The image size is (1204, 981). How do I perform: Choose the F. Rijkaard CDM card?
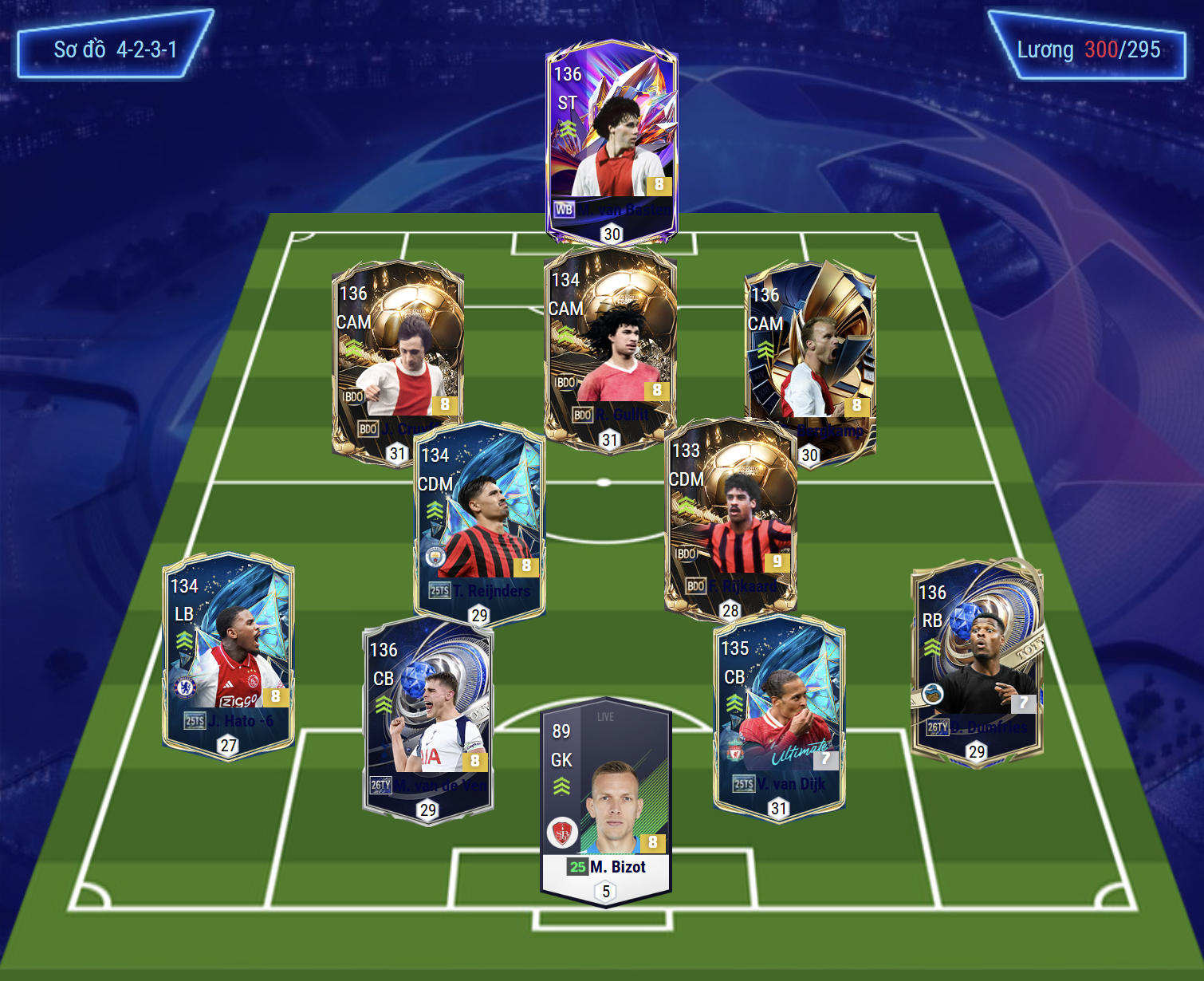point(730,514)
